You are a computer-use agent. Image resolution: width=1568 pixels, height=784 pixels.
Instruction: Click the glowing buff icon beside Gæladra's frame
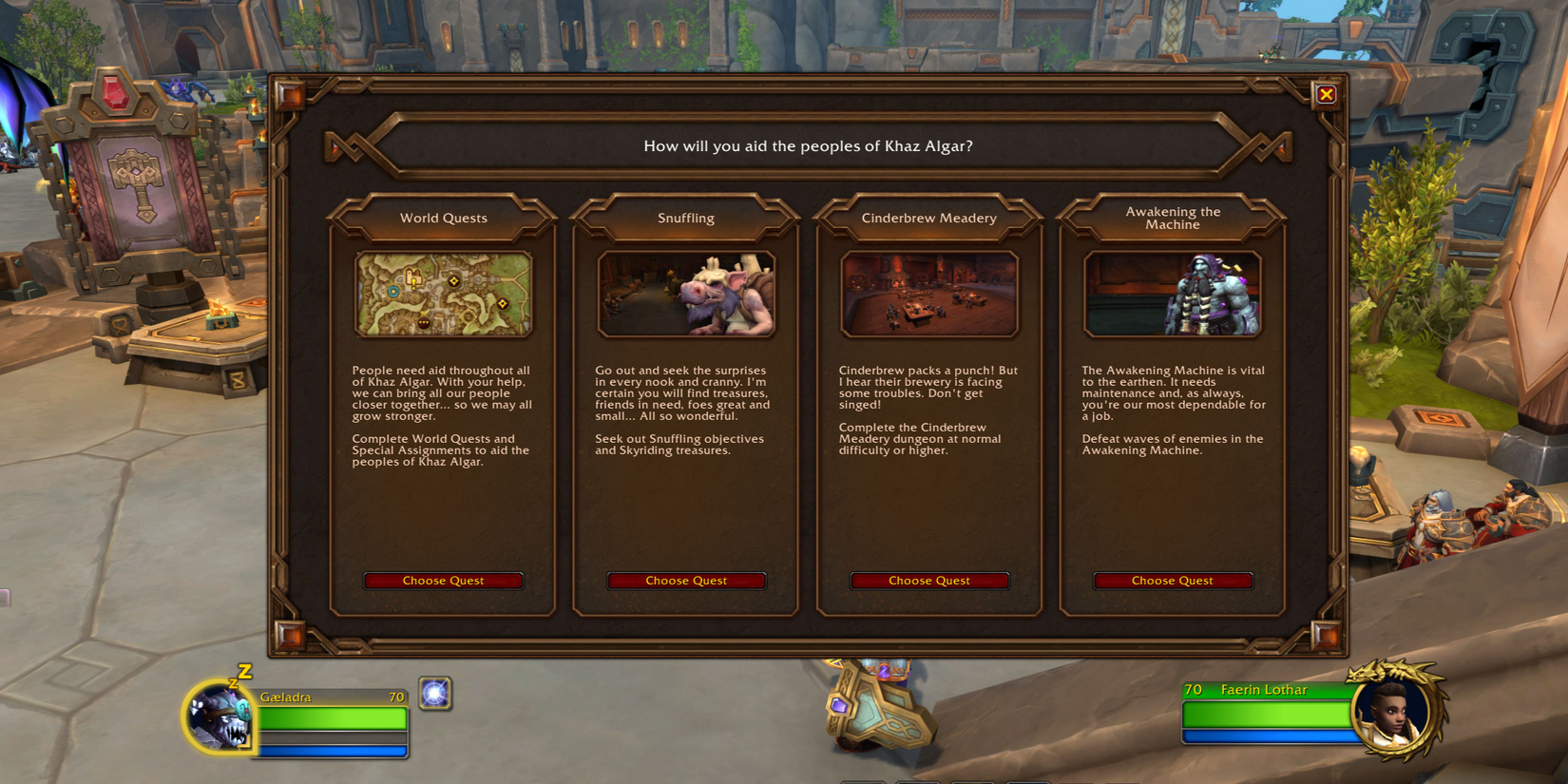[435, 694]
